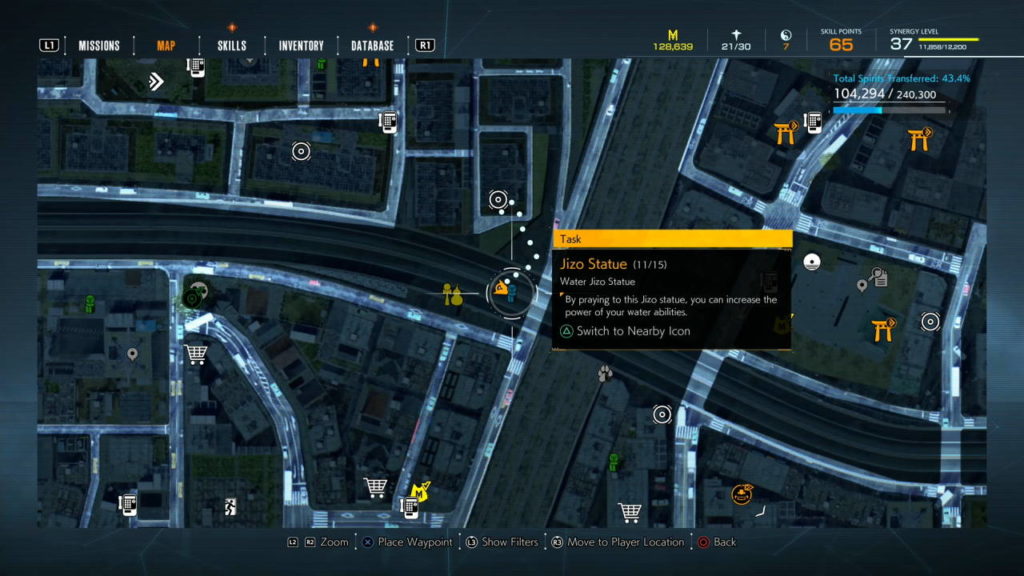Viewport: 1024px width, 576px height.
Task: Switch to the Skills tab
Action: pyautogui.click(x=231, y=45)
